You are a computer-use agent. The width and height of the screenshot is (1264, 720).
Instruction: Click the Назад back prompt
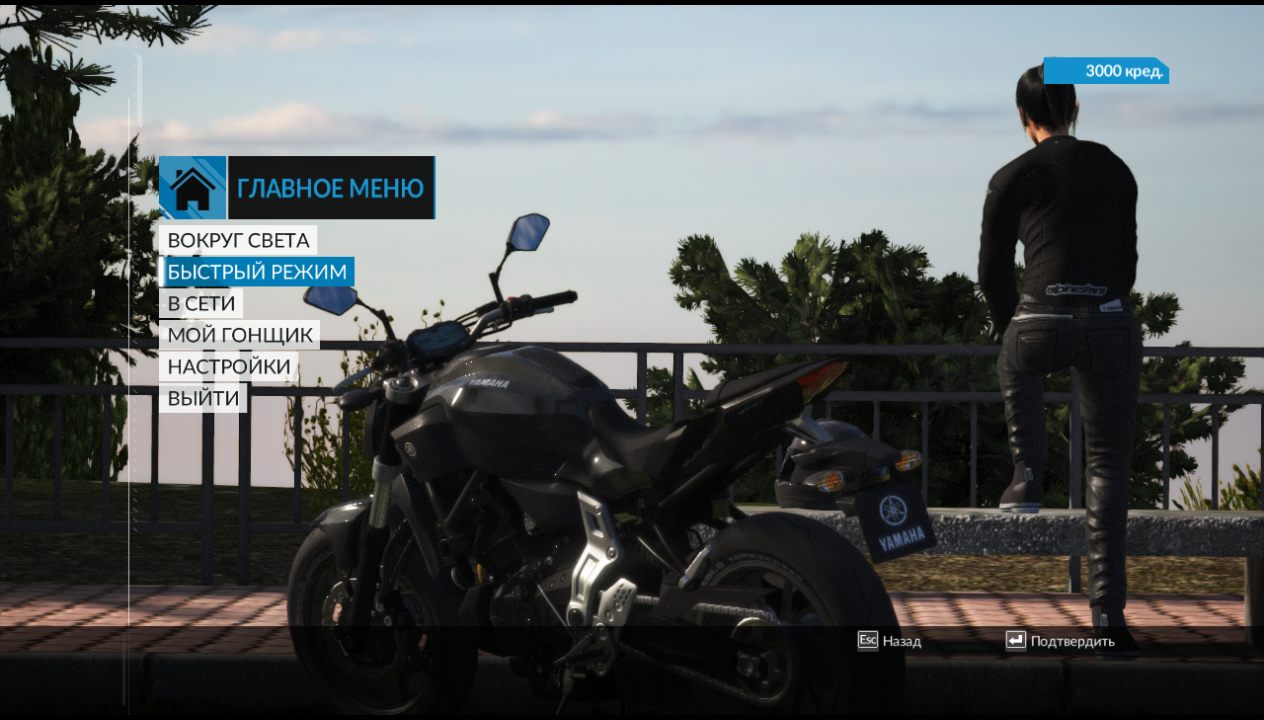889,641
